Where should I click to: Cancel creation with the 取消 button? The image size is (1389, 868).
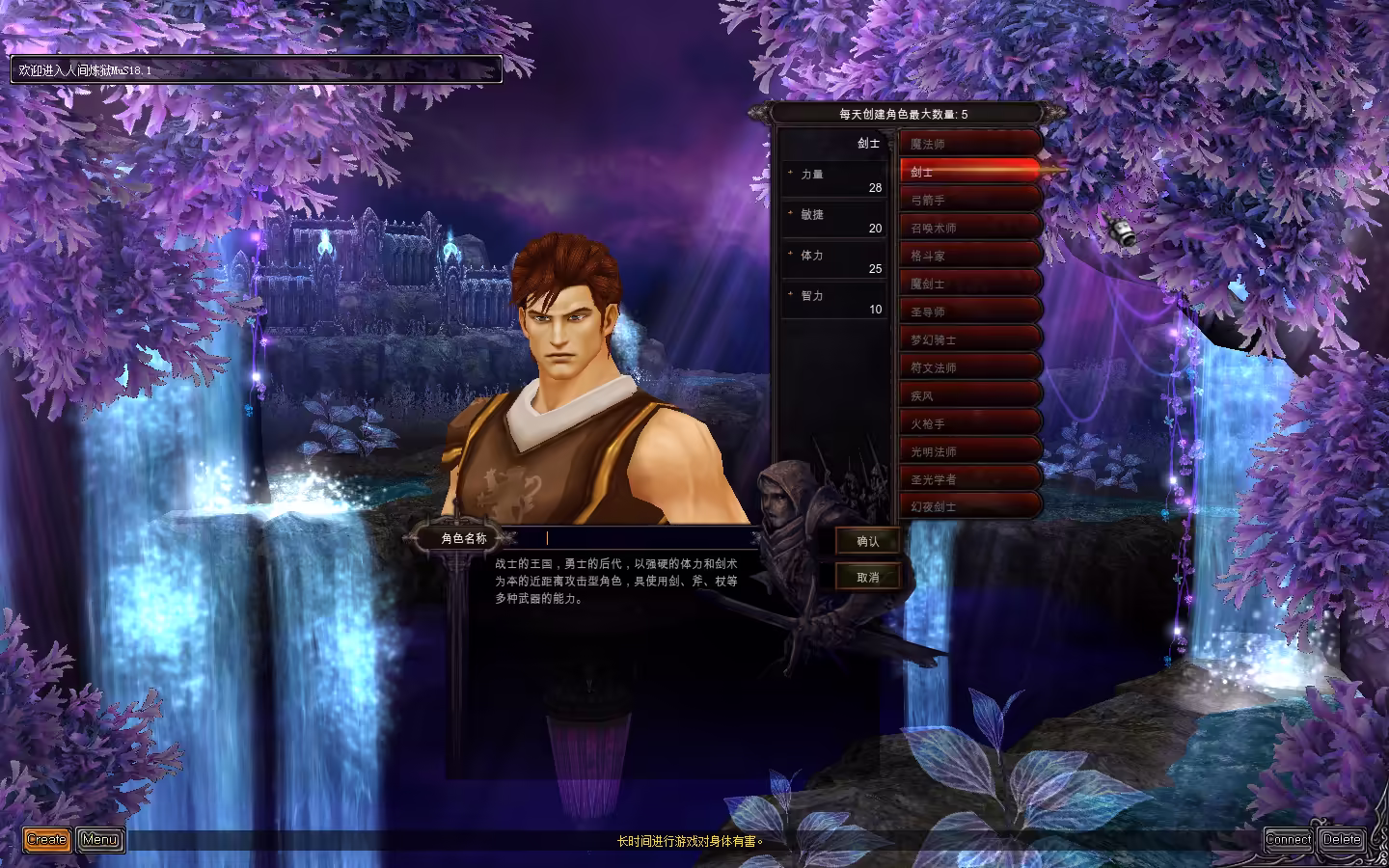[867, 577]
